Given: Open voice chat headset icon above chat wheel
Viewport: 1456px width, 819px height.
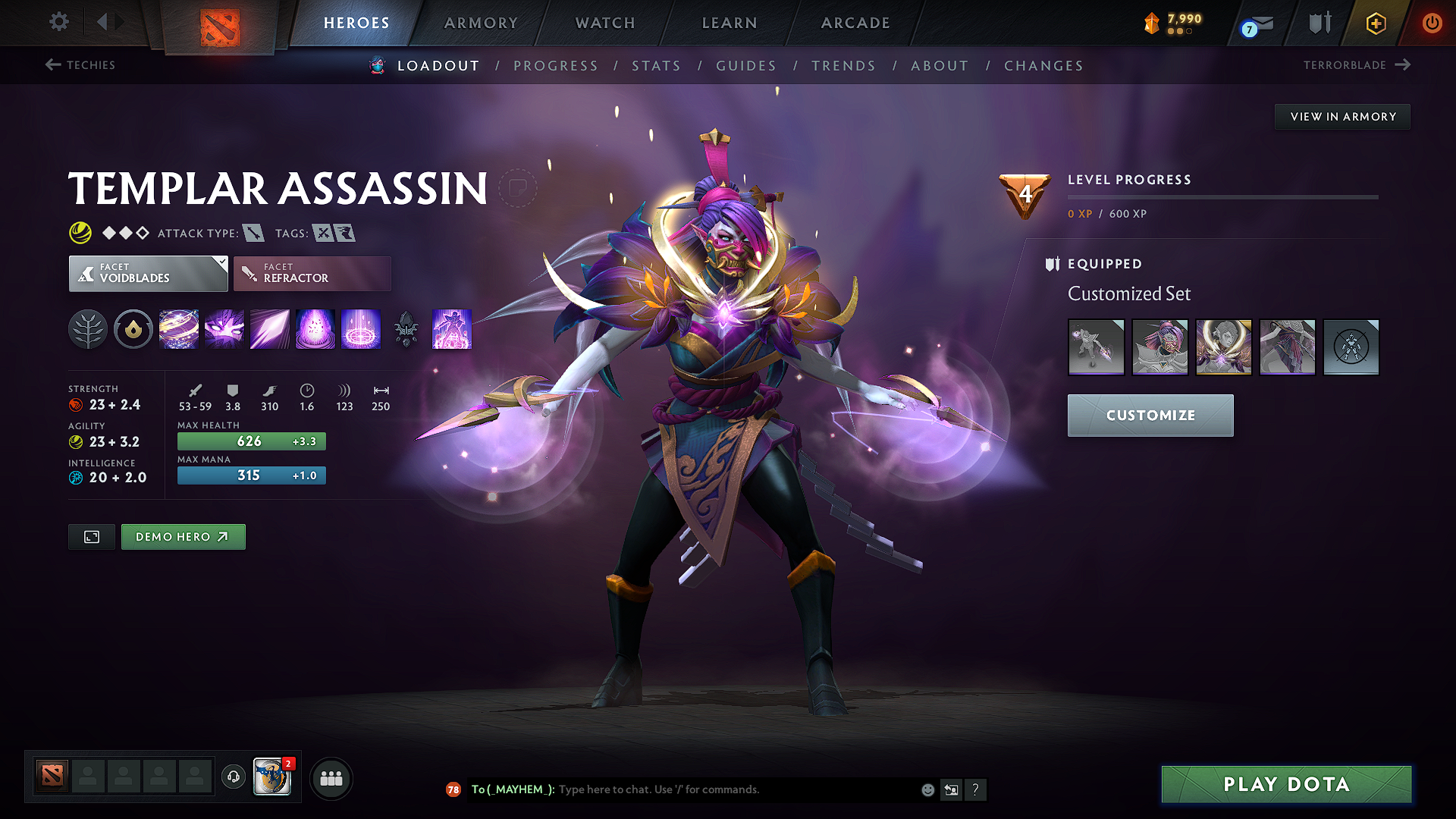Looking at the screenshot, I should (233, 777).
